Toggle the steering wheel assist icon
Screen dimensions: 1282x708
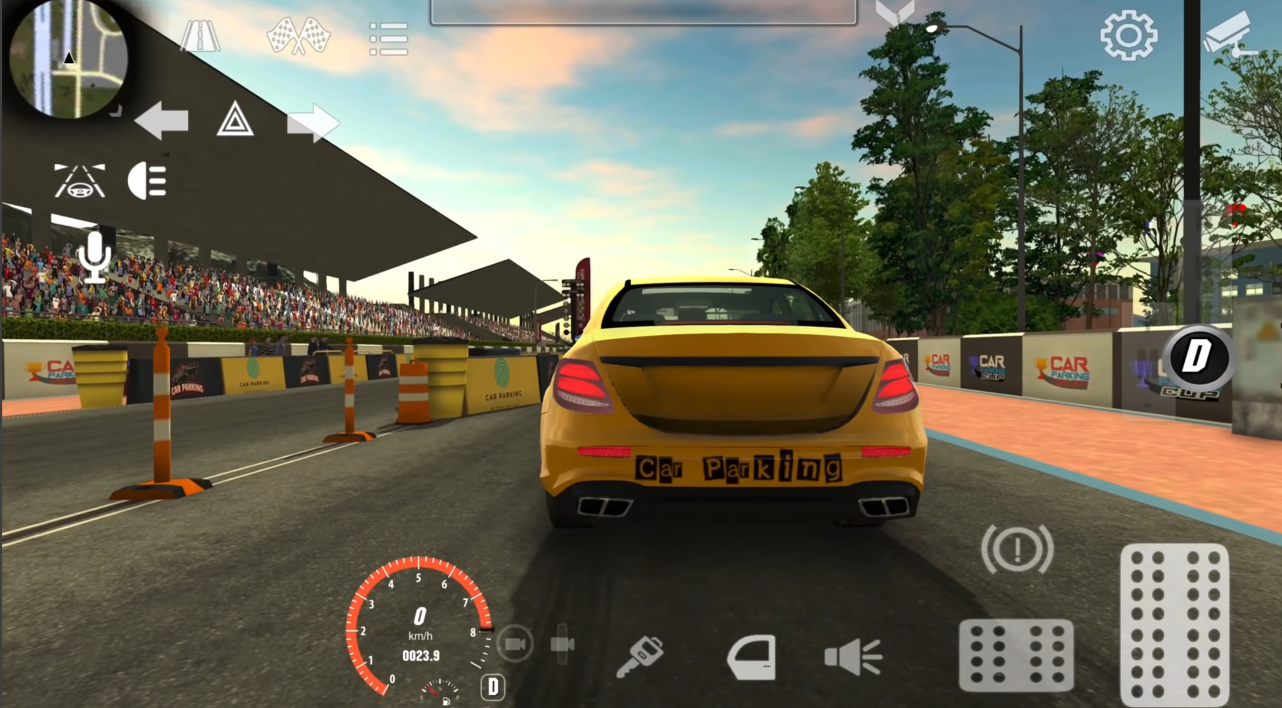[x=79, y=181]
